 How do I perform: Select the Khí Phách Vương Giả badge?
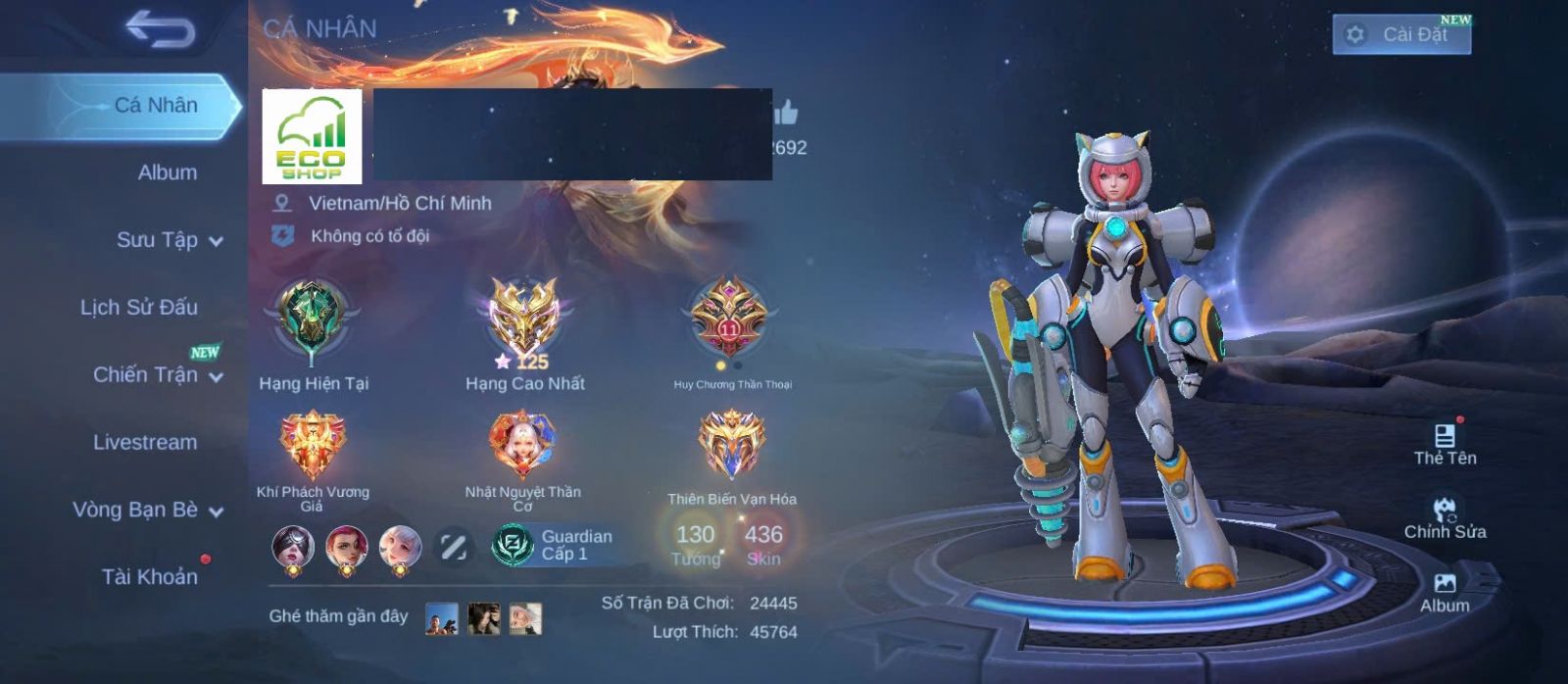pyautogui.click(x=313, y=446)
